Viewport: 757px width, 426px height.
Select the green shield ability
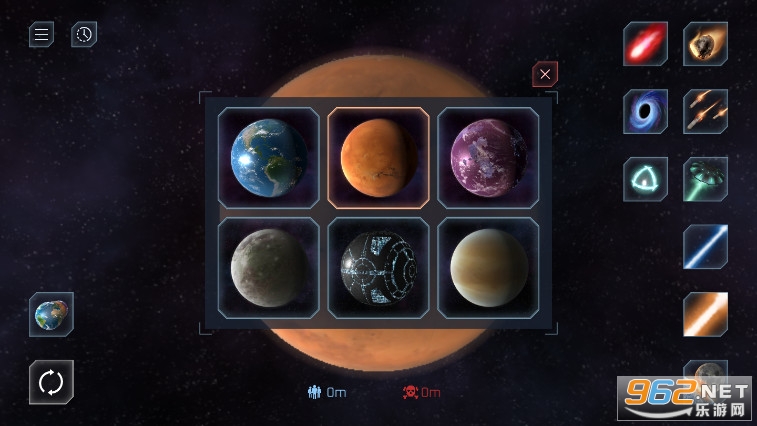click(645, 179)
